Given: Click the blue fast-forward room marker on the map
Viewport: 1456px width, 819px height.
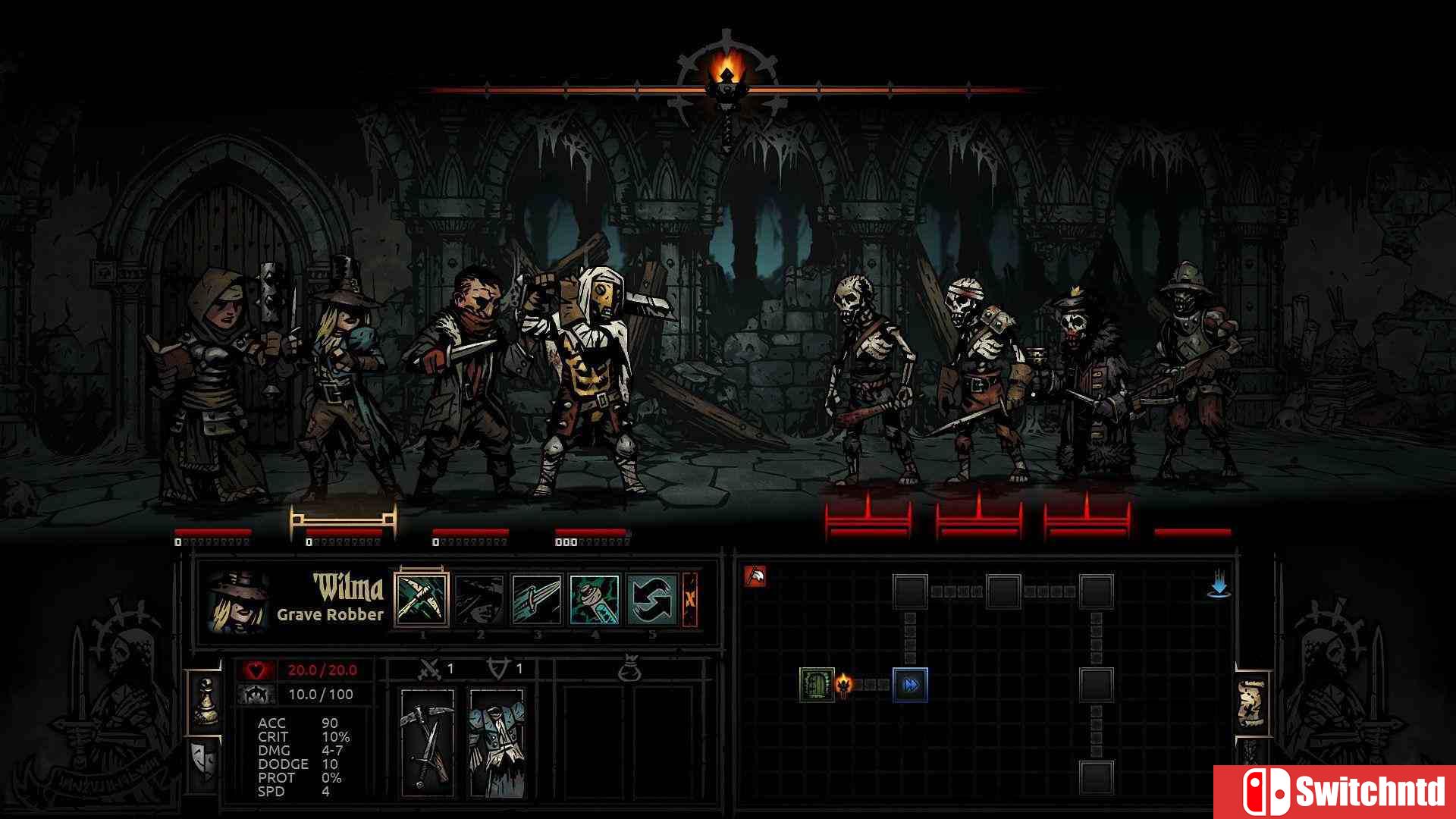Looking at the screenshot, I should pos(910,685).
